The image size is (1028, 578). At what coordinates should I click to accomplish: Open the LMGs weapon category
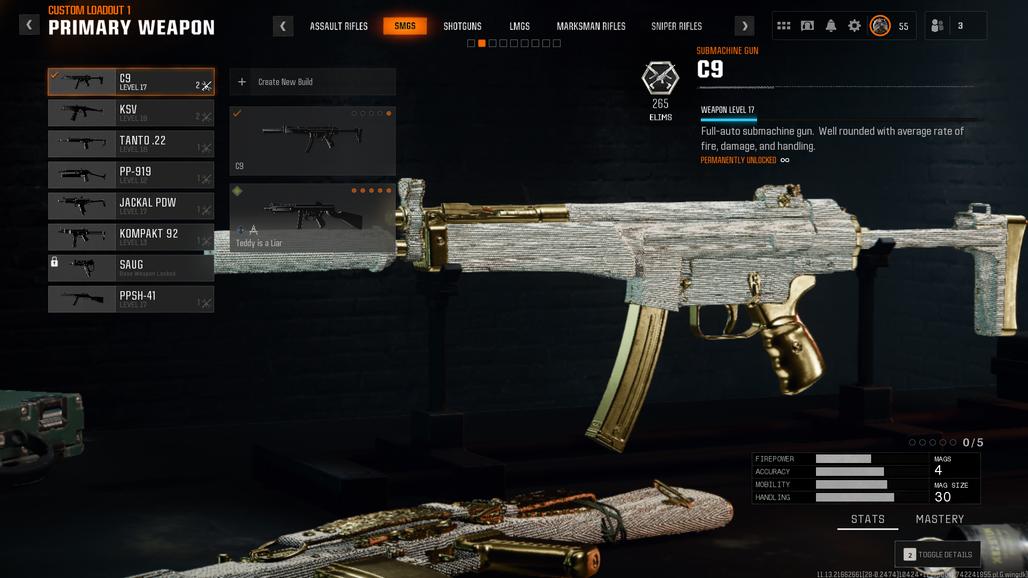pyautogui.click(x=519, y=26)
